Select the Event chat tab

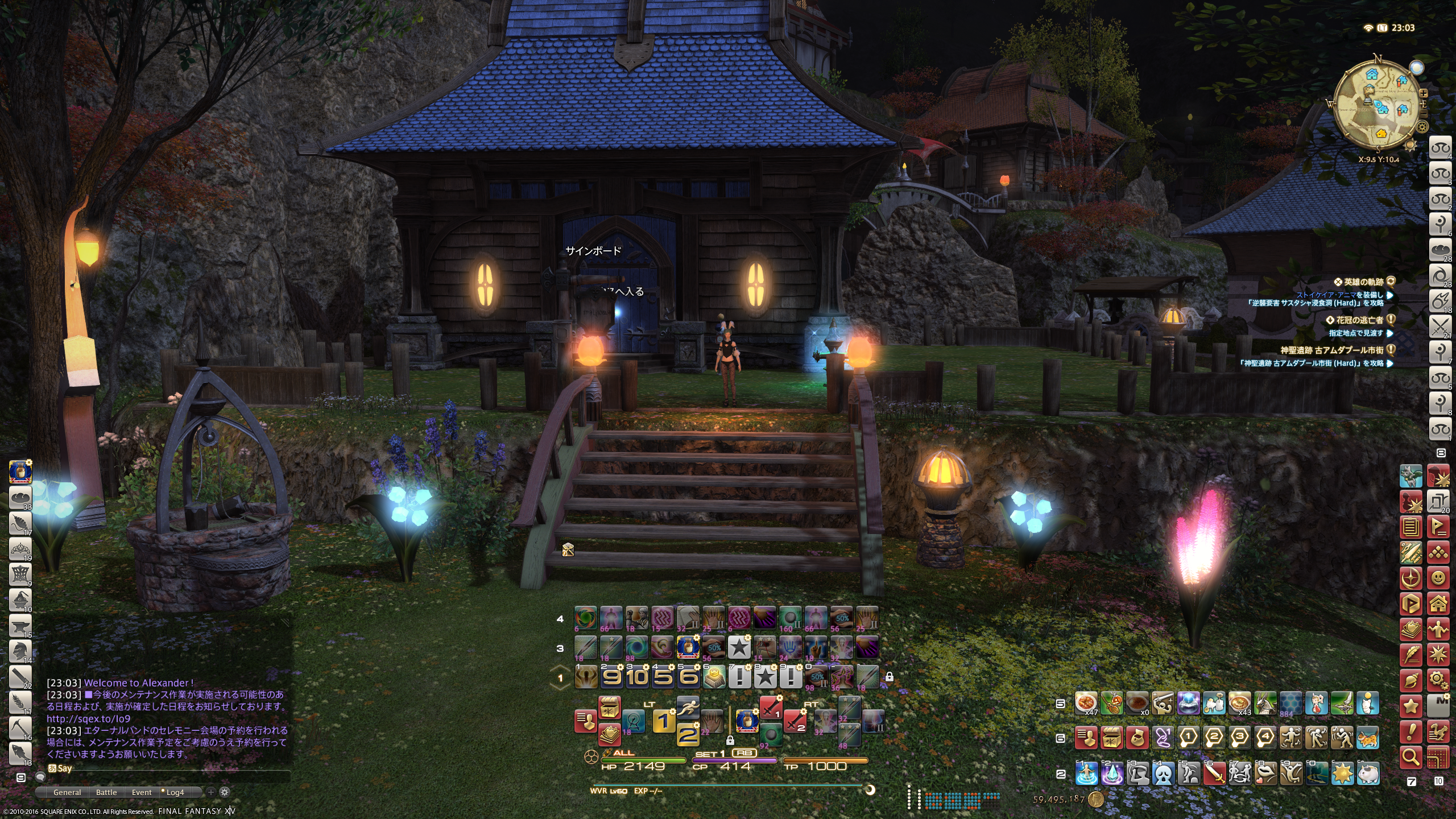[142, 792]
